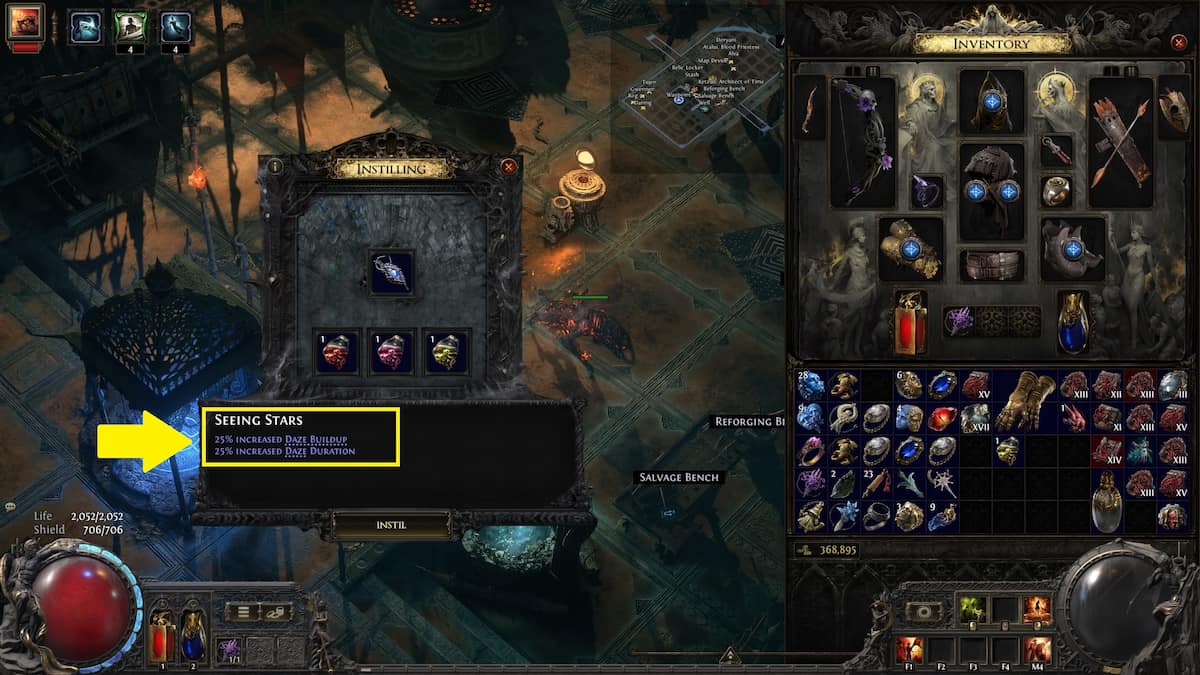The width and height of the screenshot is (1200, 675).
Task: Close the Inventory panel
Action: coord(1178,43)
